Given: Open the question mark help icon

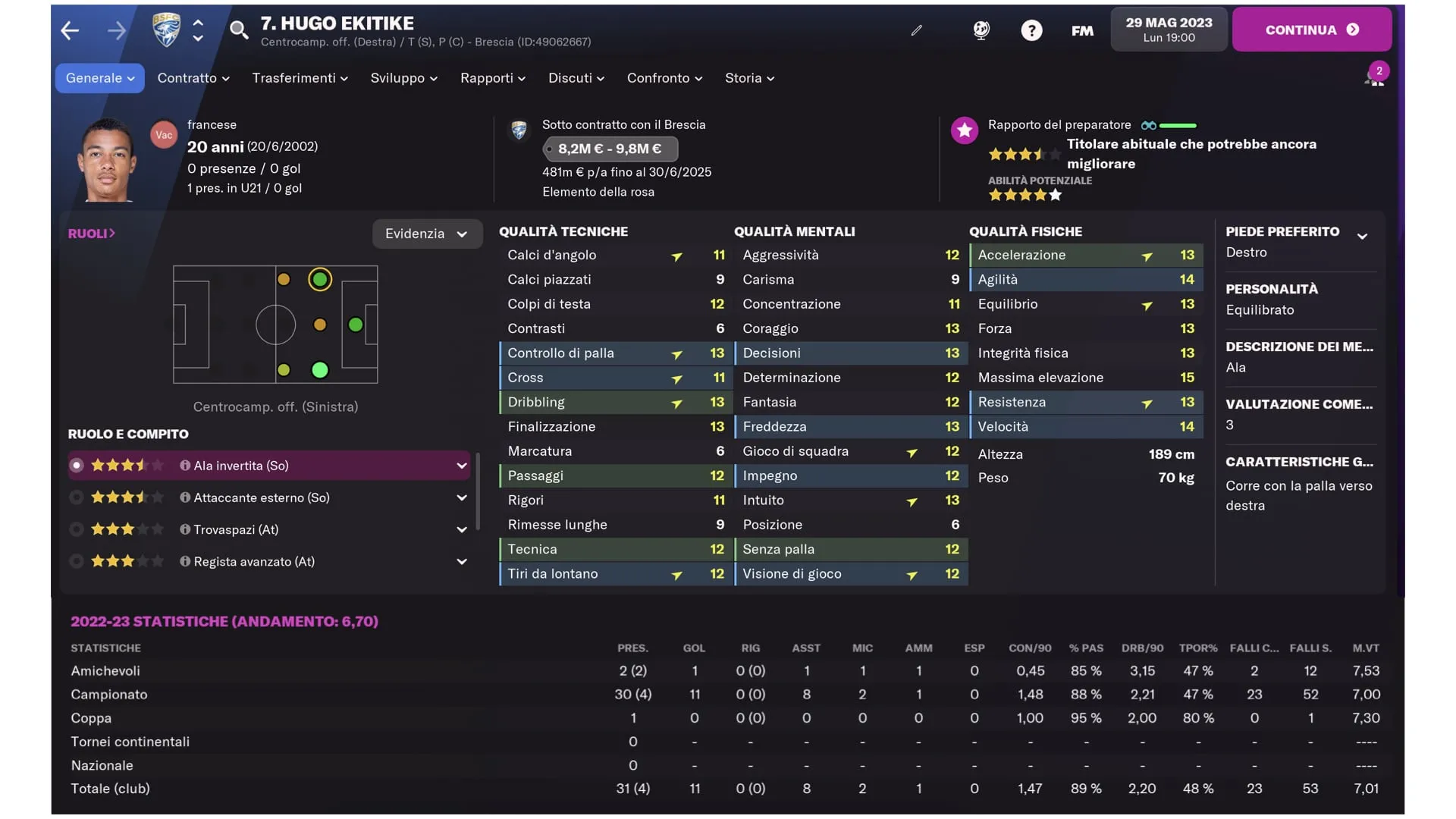Looking at the screenshot, I should [x=1031, y=30].
